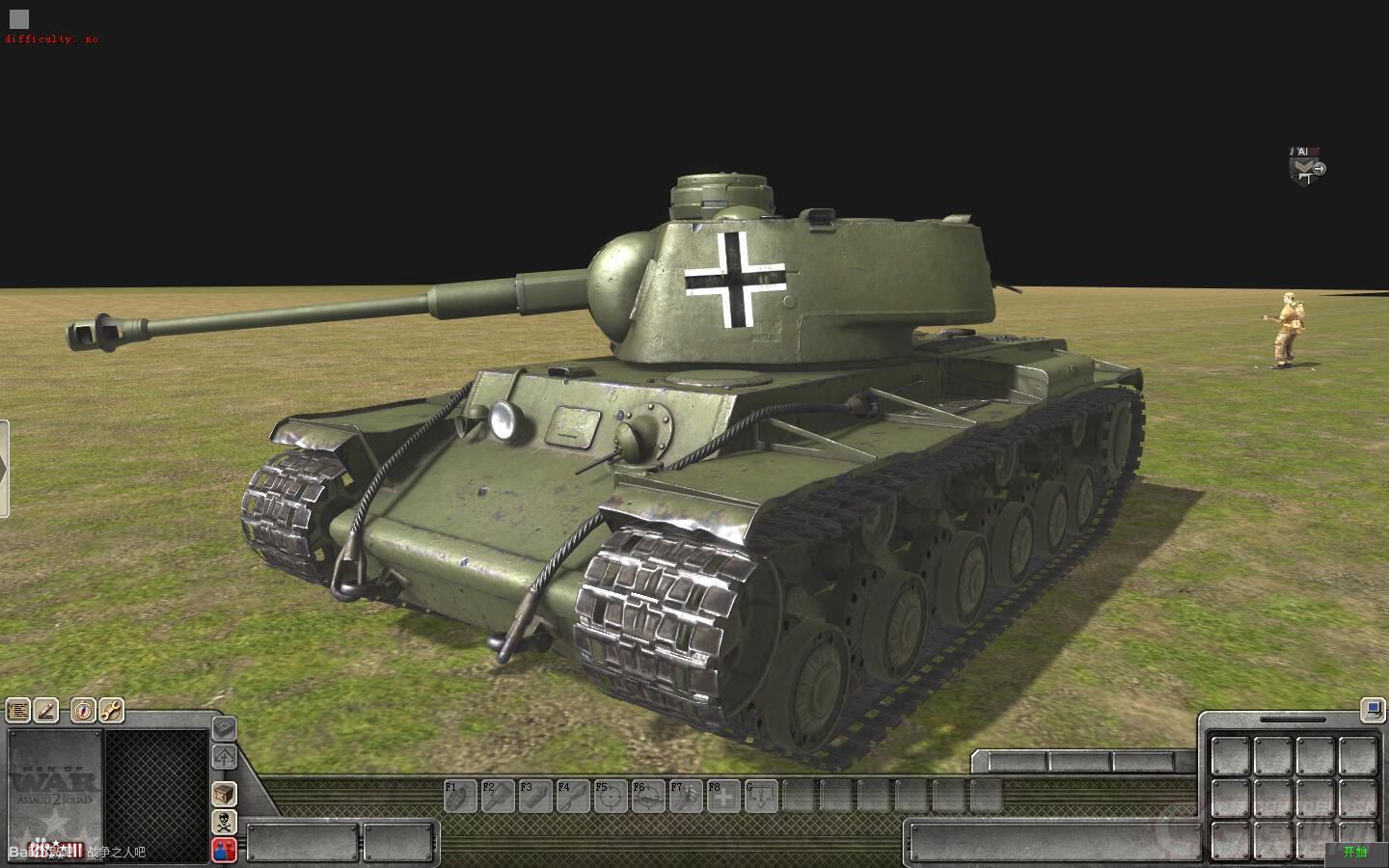Open the G vehicle-exit dropdown
Viewport: 1389px width, 868px height.
761,798
